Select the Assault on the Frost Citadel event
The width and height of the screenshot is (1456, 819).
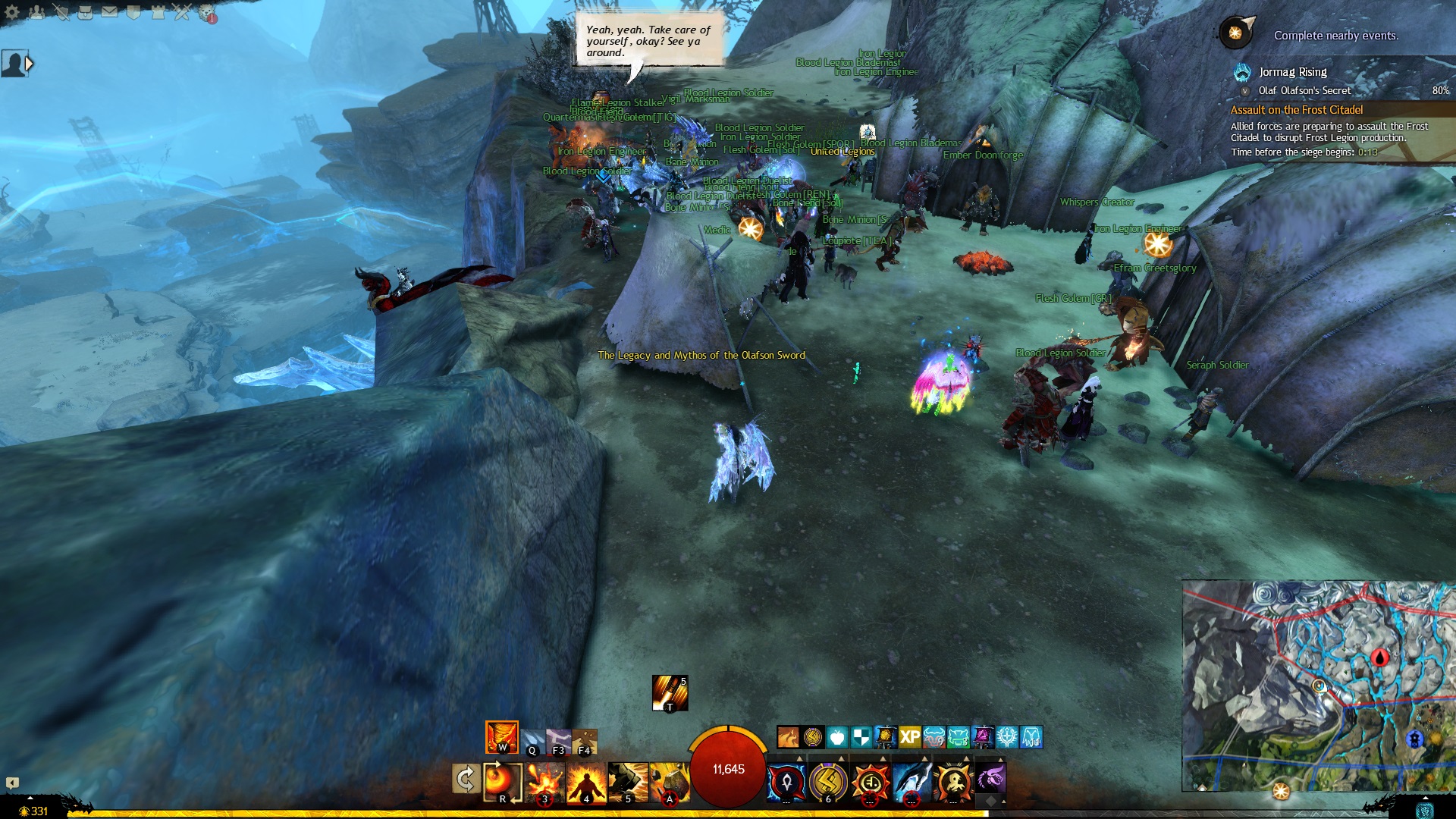(x=1296, y=110)
